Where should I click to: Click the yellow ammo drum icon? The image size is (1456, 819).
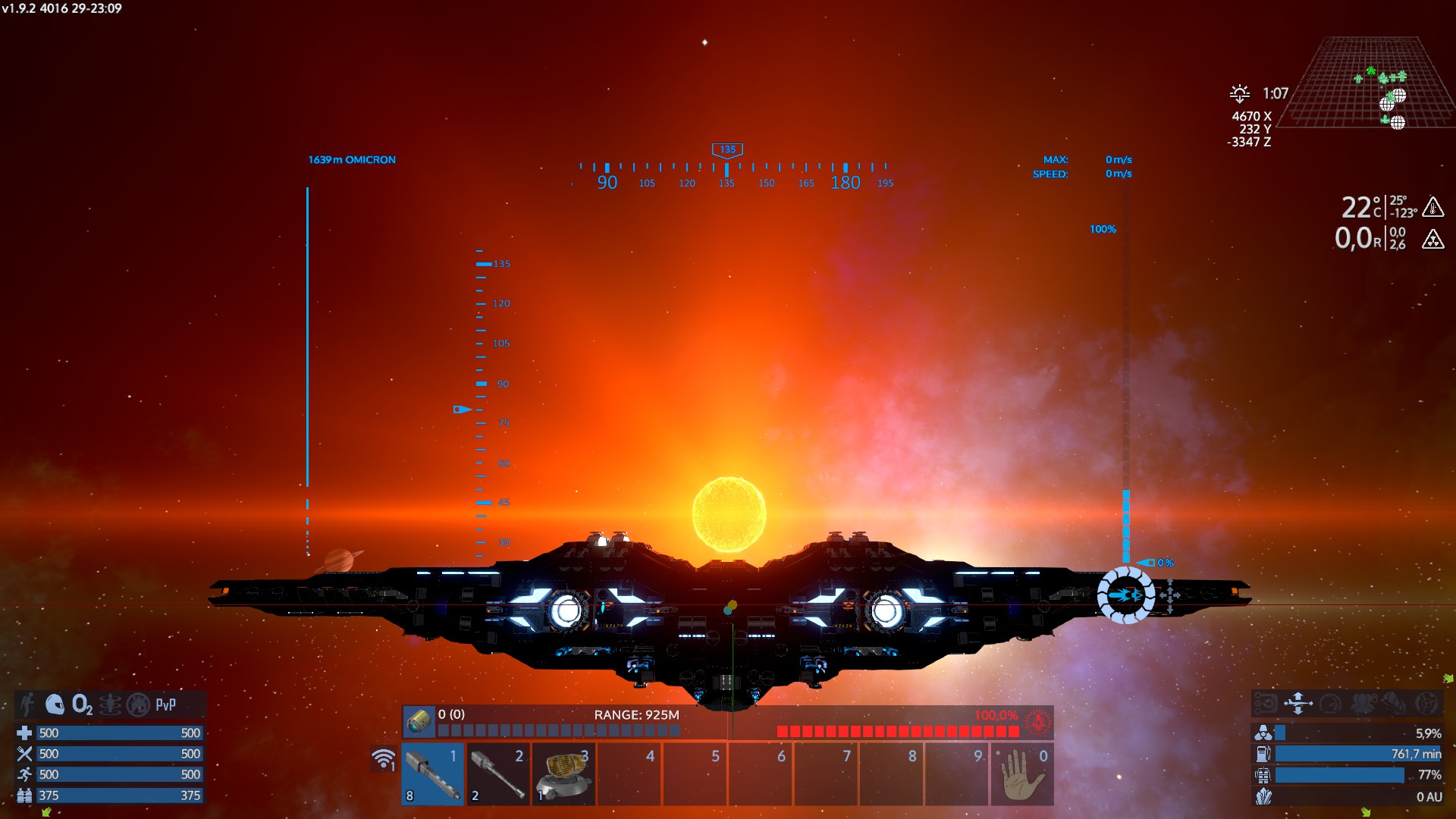pos(419,721)
